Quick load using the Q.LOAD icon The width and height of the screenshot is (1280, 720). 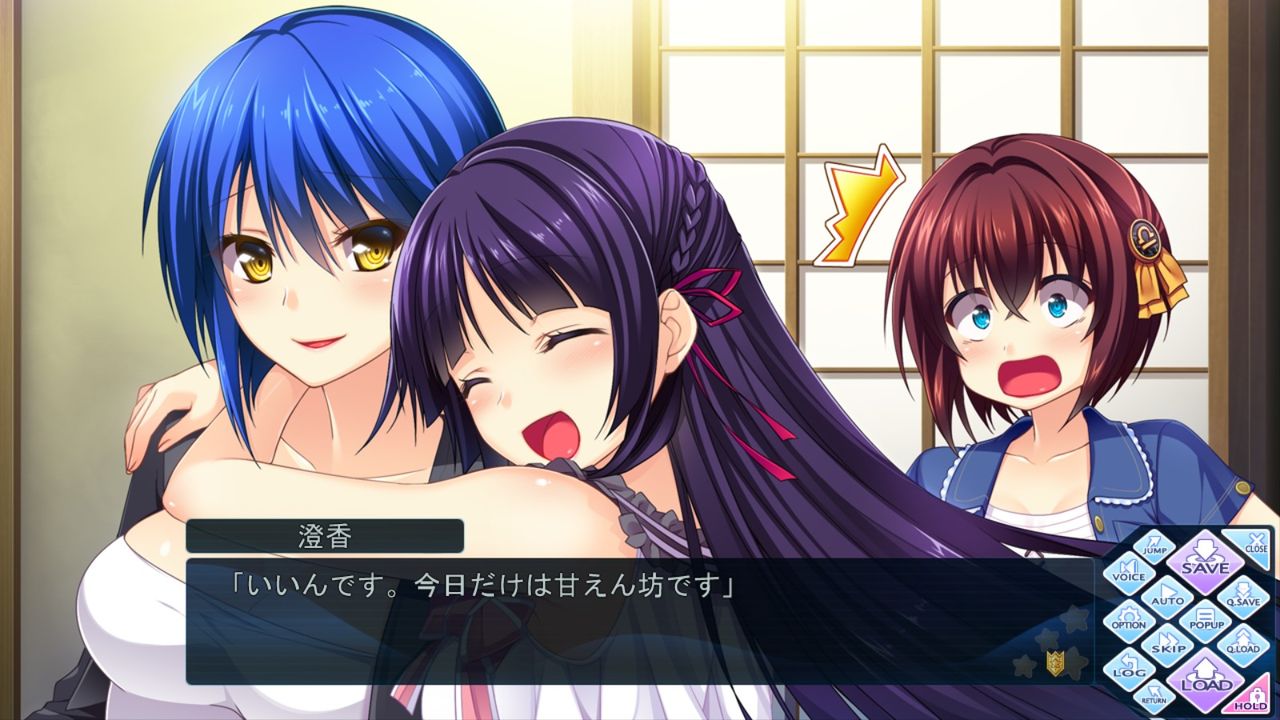1242,647
